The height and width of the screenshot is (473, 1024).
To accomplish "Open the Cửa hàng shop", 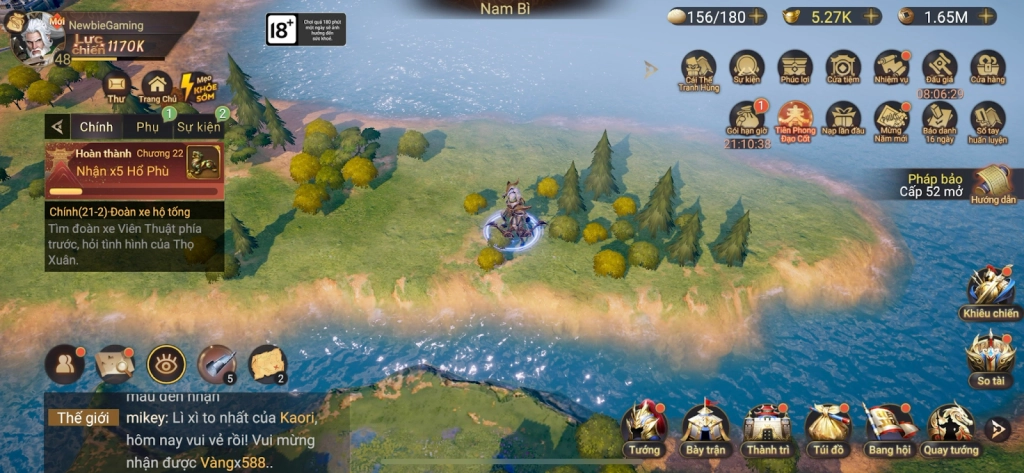I will pos(987,68).
